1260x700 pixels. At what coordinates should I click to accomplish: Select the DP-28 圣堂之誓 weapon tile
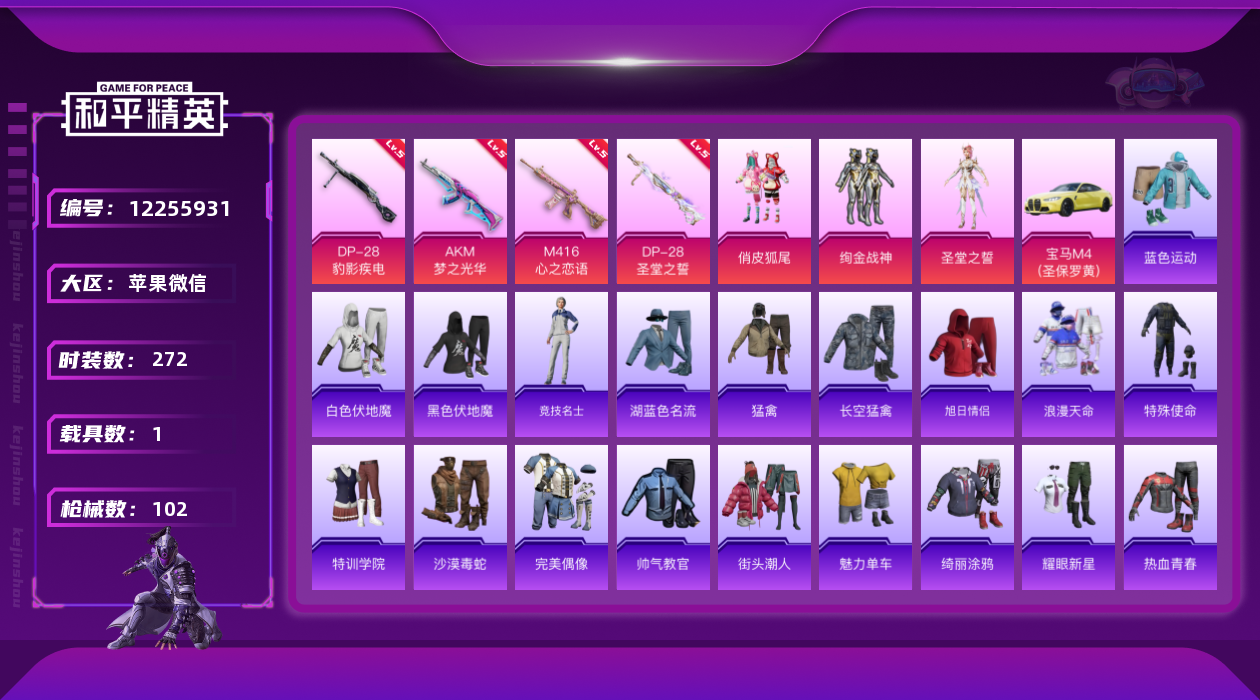[663, 210]
